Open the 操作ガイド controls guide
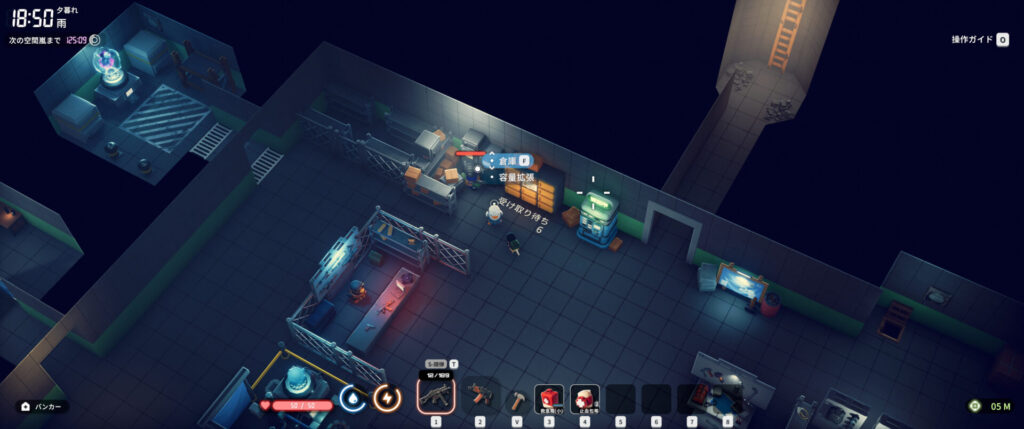Image resolution: width=1024 pixels, height=429 pixels. (979, 39)
